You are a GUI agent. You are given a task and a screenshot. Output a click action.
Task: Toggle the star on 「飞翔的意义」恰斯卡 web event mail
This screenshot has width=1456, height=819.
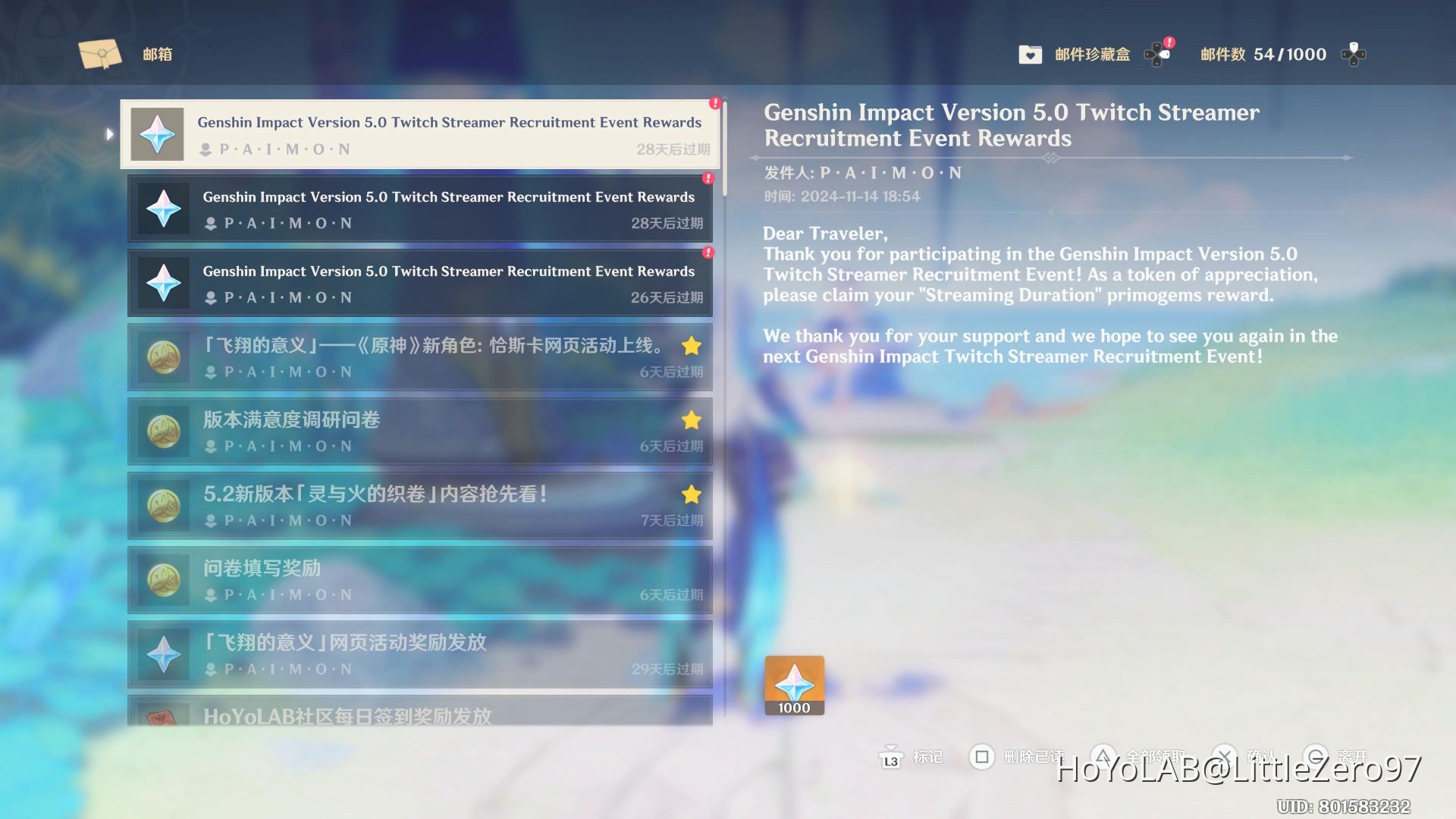point(691,346)
